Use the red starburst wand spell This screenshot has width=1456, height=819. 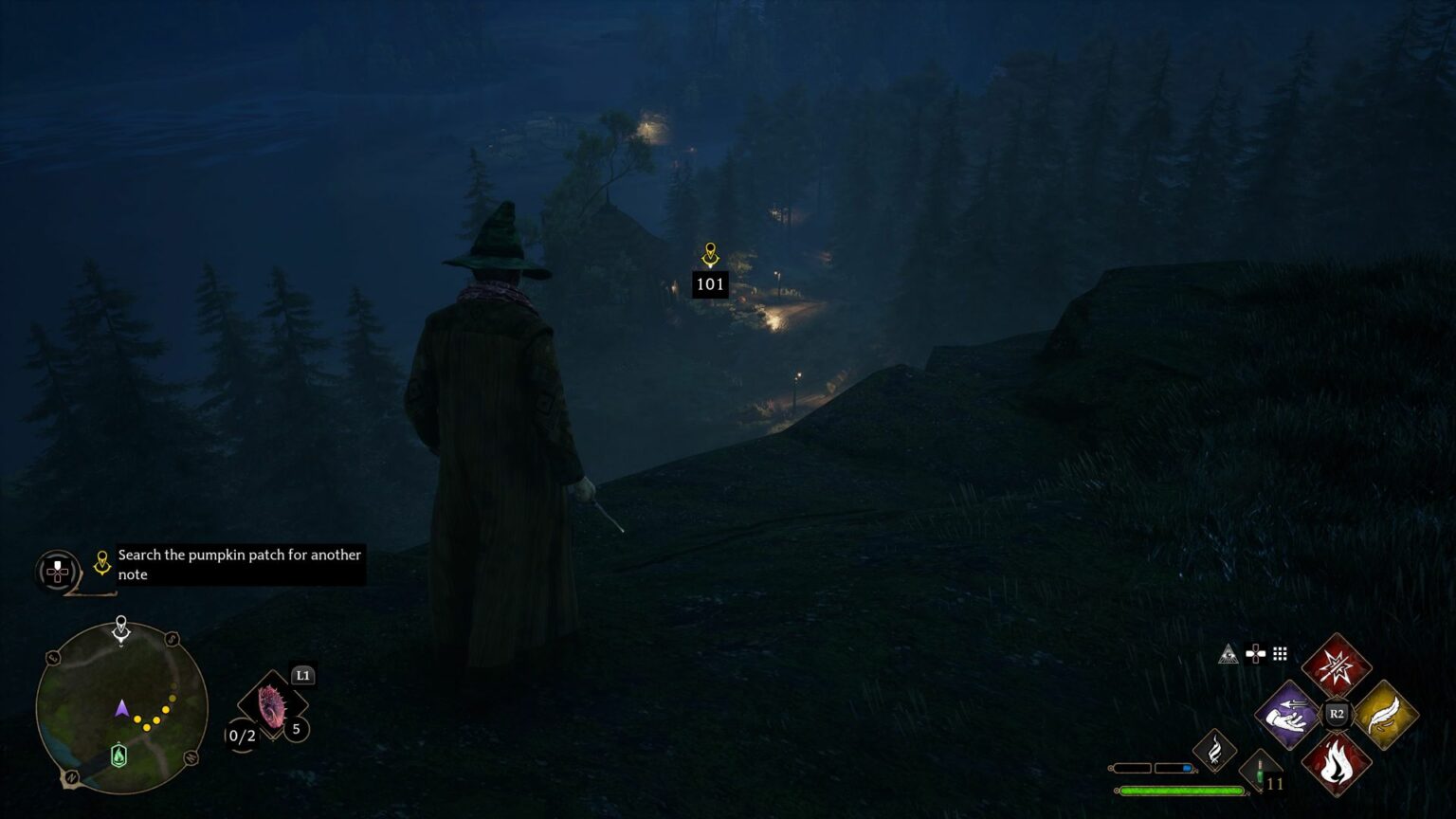(1337, 665)
